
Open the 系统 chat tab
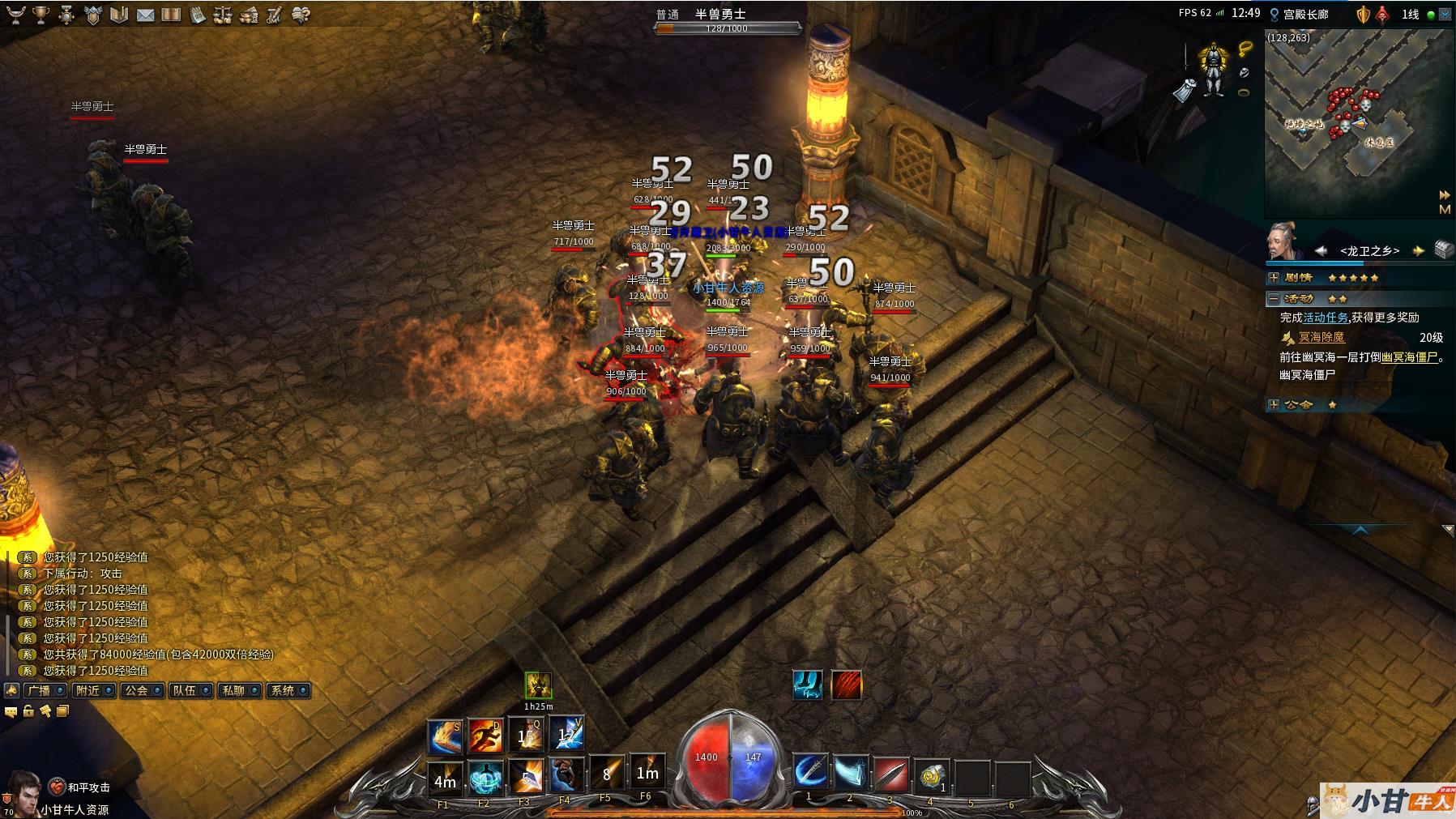(288, 691)
